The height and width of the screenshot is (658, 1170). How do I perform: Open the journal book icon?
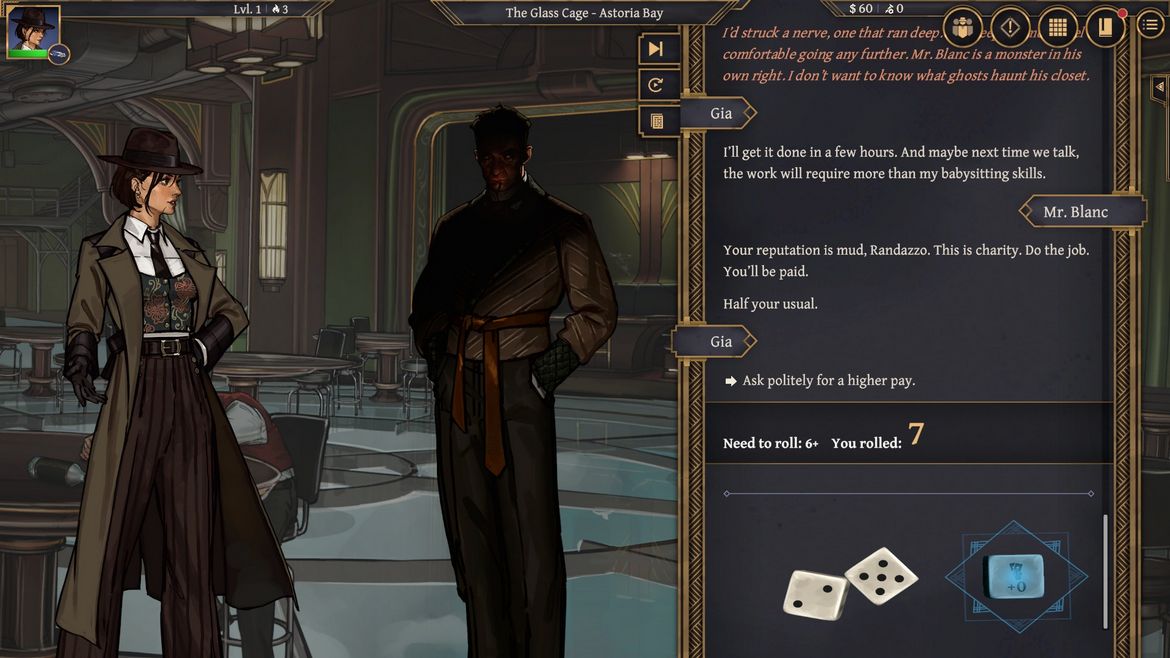(x=1105, y=28)
